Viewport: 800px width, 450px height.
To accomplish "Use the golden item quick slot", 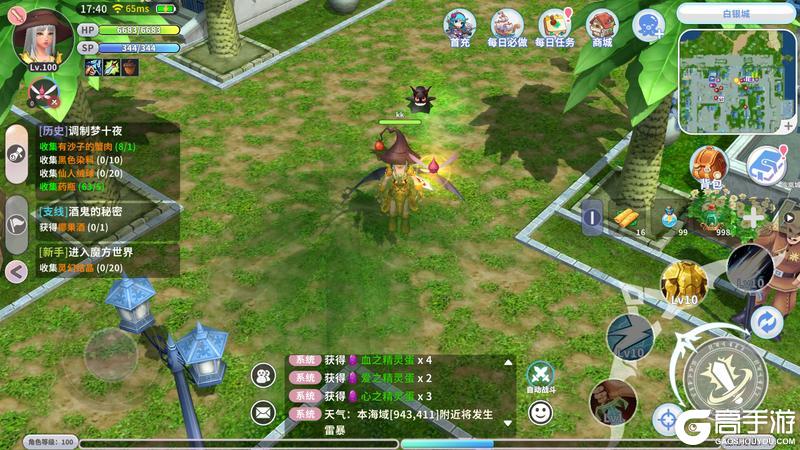I will pyautogui.click(x=627, y=216).
